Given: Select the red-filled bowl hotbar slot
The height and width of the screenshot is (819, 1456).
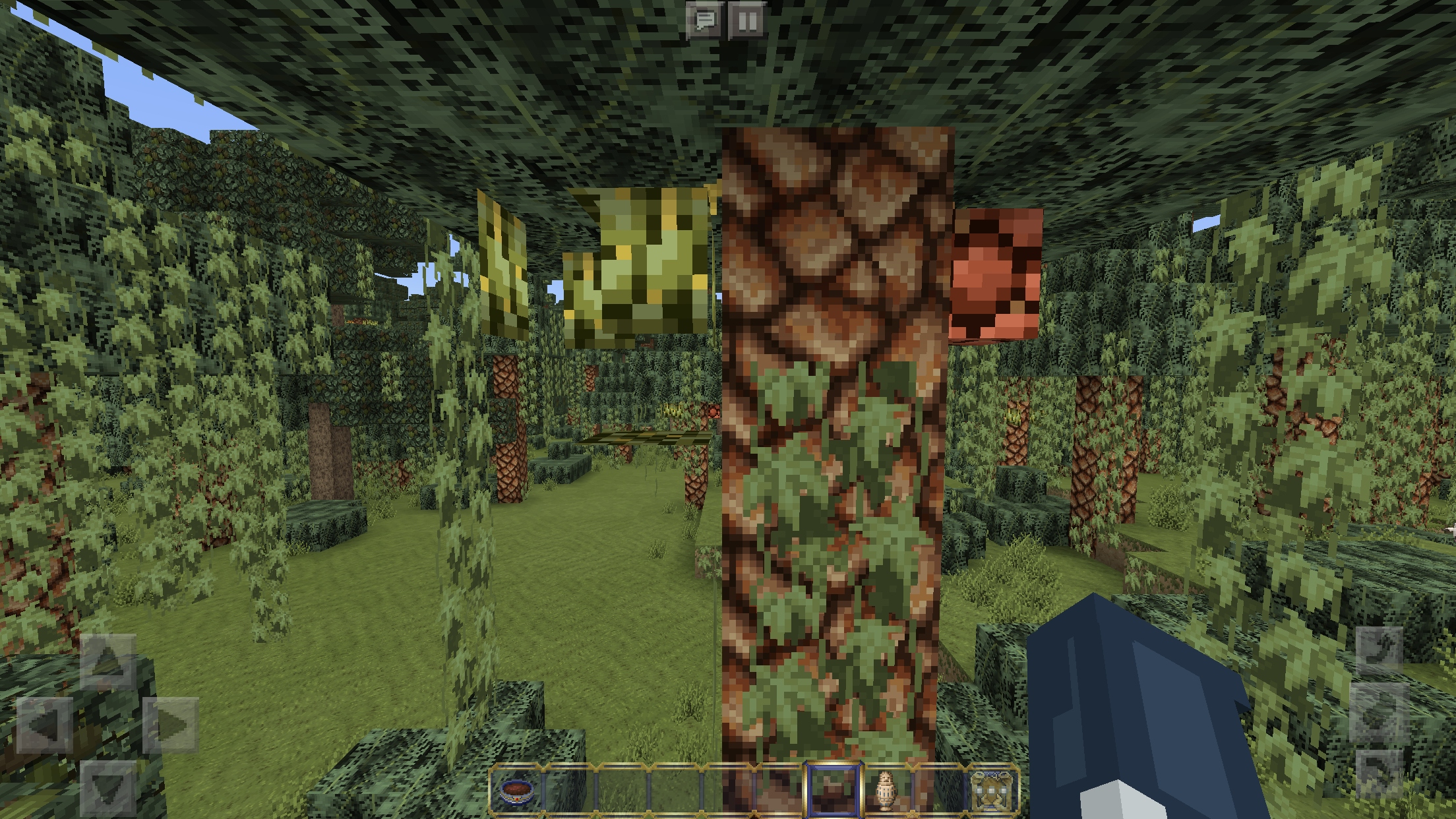Looking at the screenshot, I should [x=516, y=789].
